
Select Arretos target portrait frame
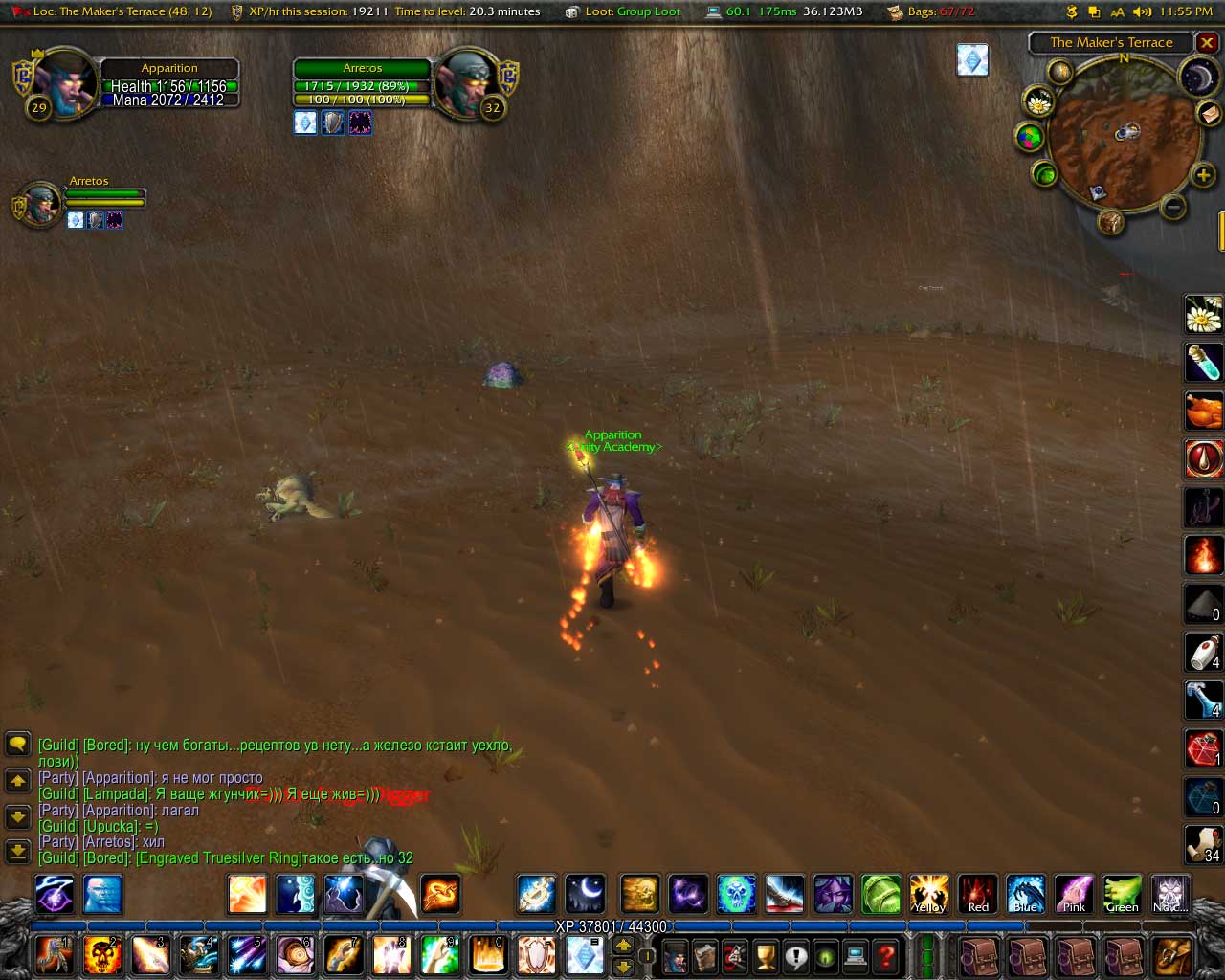(465, 86)
